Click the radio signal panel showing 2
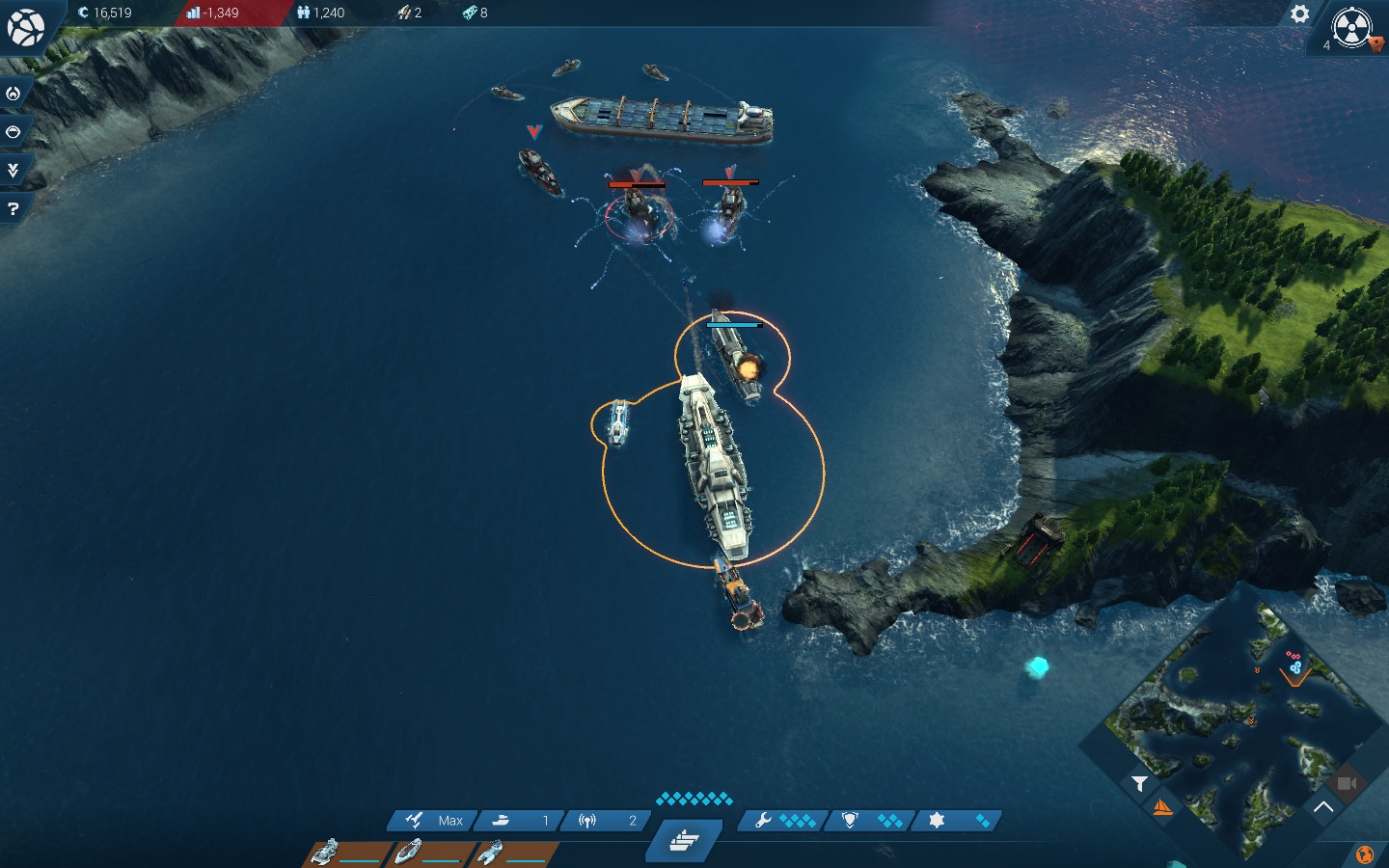1389x868 pixels. point(606,821)
